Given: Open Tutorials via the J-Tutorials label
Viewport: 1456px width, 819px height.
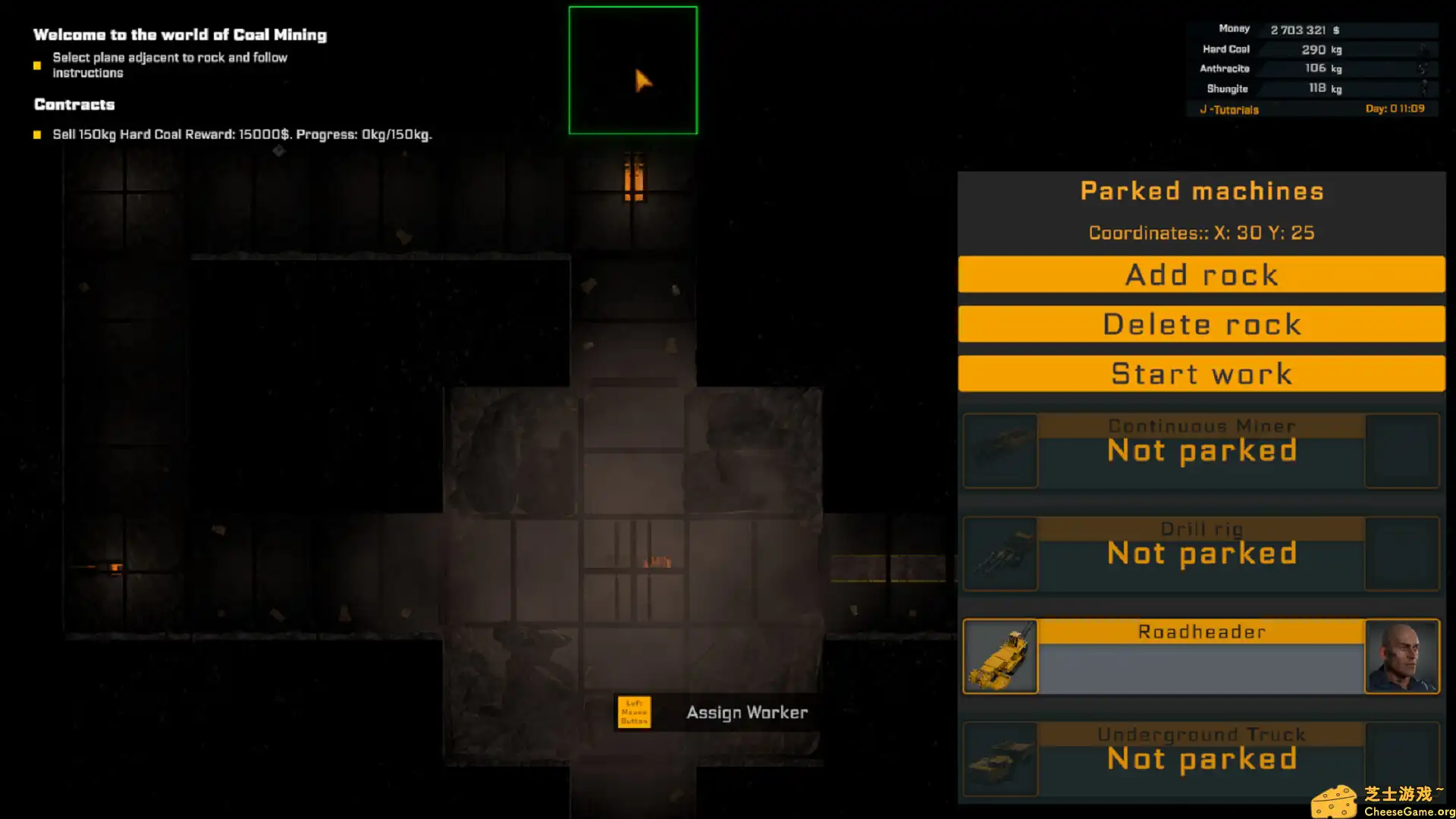Looking at the screenshot, I should click(1228, 109).
